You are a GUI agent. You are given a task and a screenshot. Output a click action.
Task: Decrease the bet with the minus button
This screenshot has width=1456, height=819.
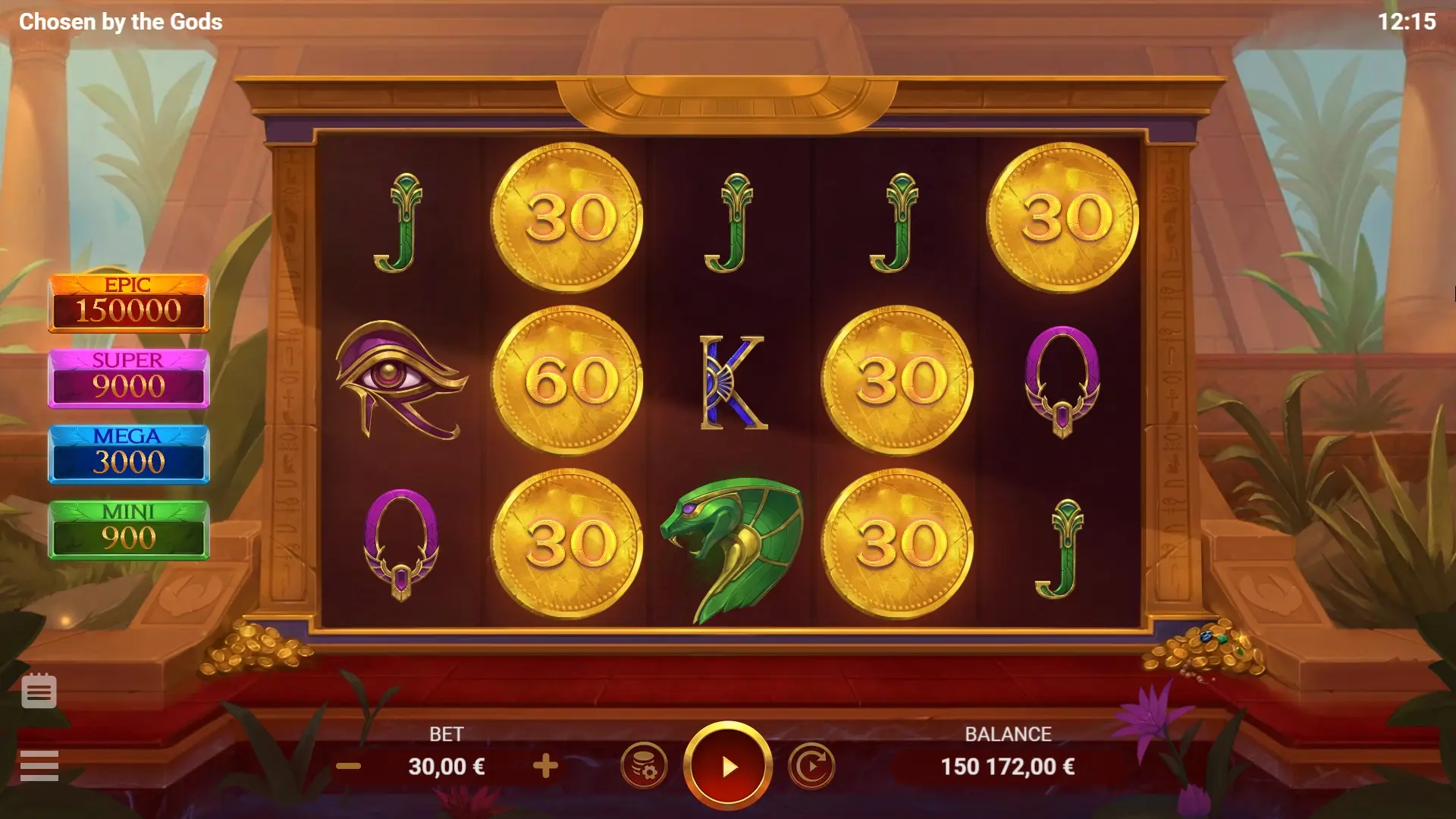[348, 766]
